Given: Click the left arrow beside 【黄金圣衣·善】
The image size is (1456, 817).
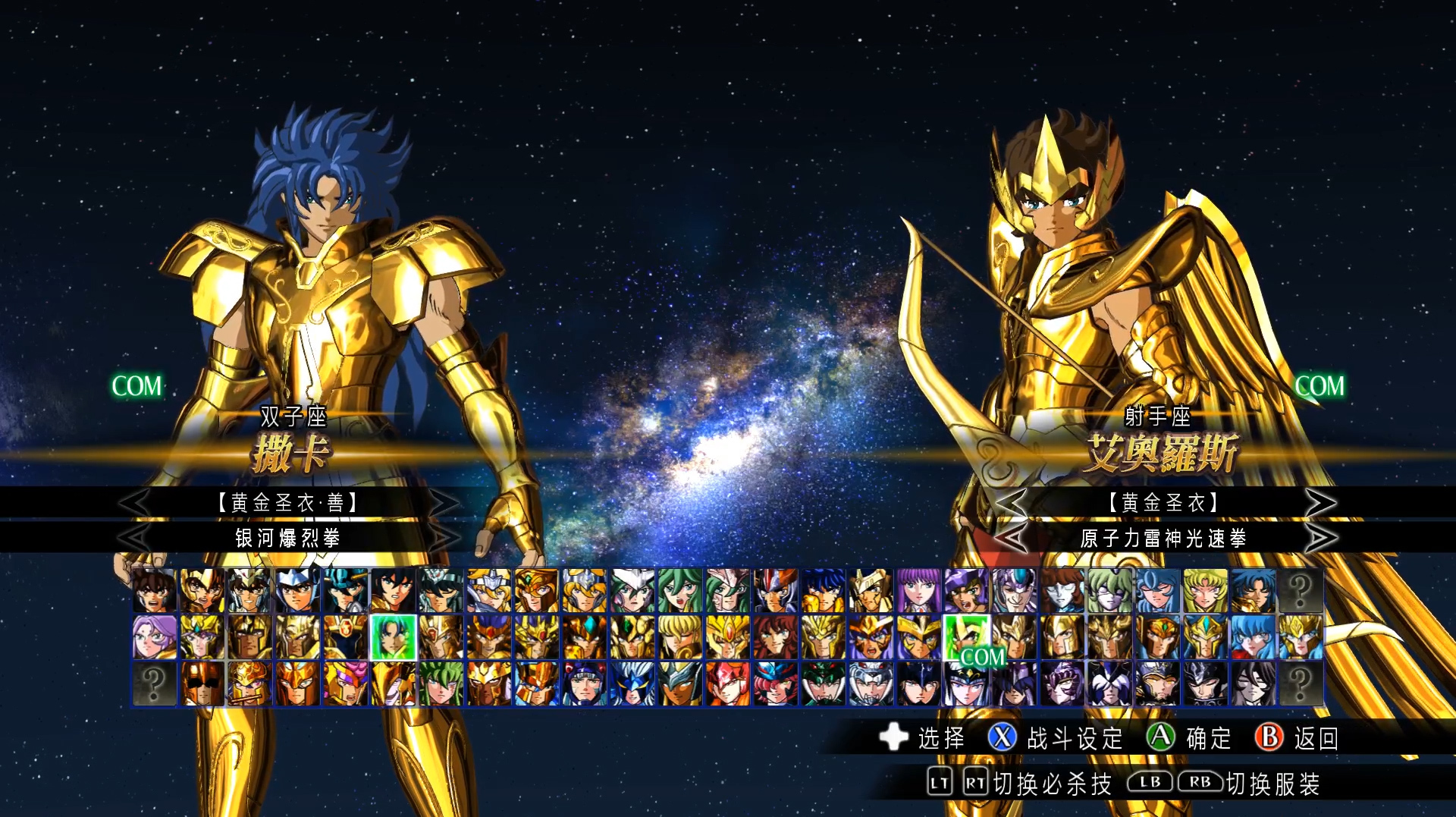Looking at the screenshot, I should coord(135,502).
